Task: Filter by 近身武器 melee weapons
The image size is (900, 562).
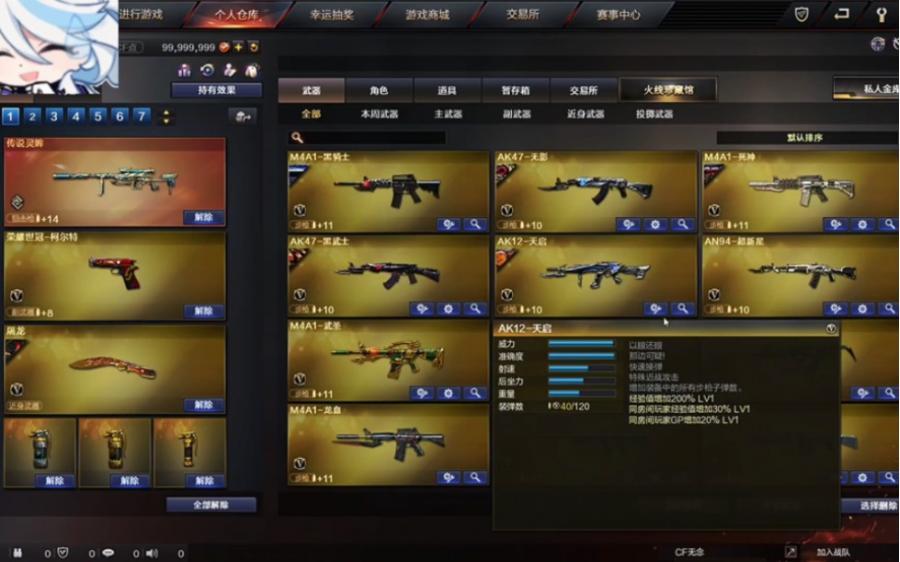Action: pos(585,114)
